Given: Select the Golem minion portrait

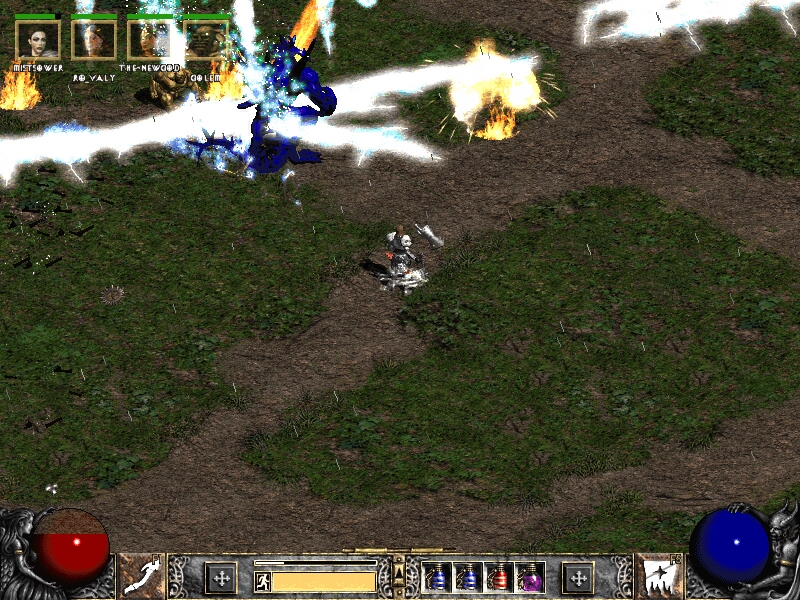Looking at the screenshot, I should click(206, 40).
